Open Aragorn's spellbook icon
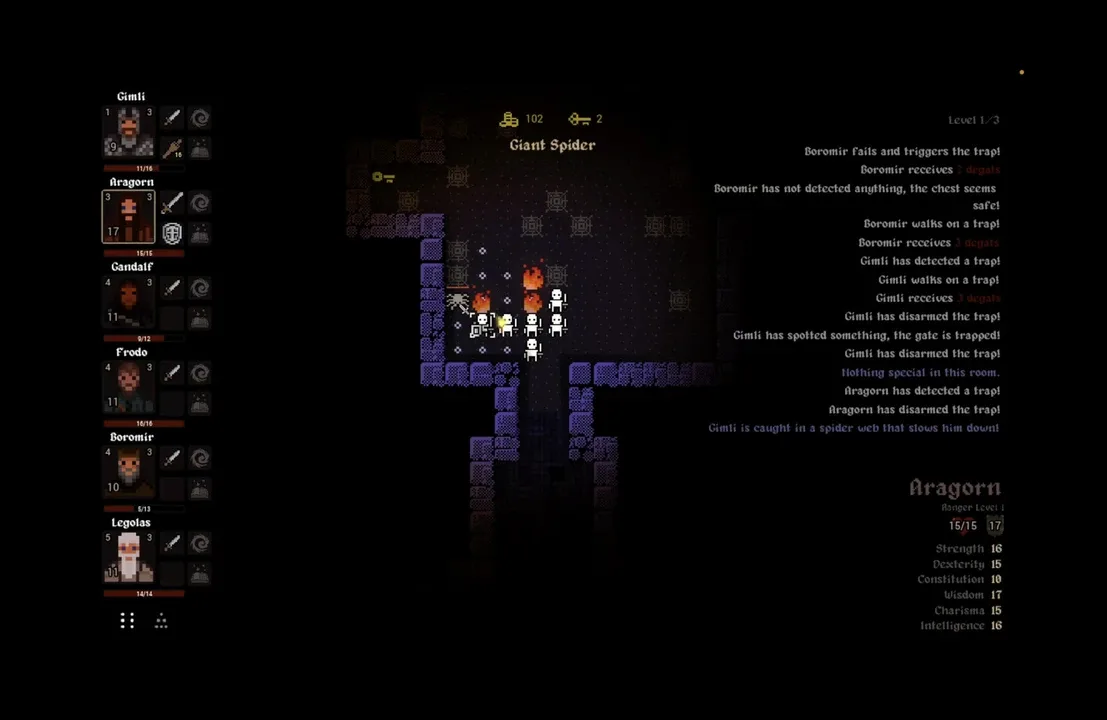 pos(200,234)
